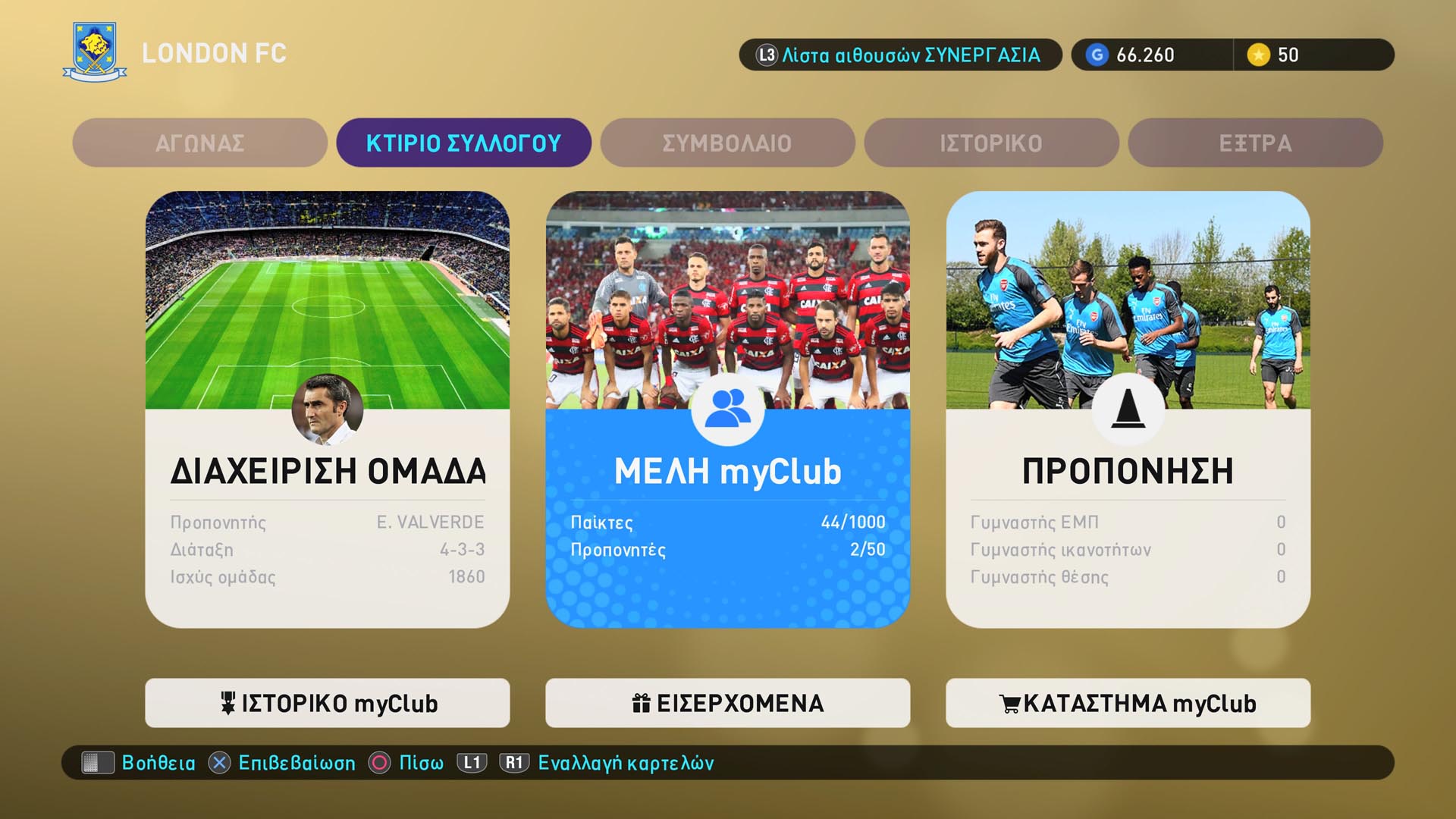The width and height of the screenshot is (1456, 819).
Task: Open the ΕΙΣΕΡΧΟΜΕΝΑ inbox
Action: point(727,703)
